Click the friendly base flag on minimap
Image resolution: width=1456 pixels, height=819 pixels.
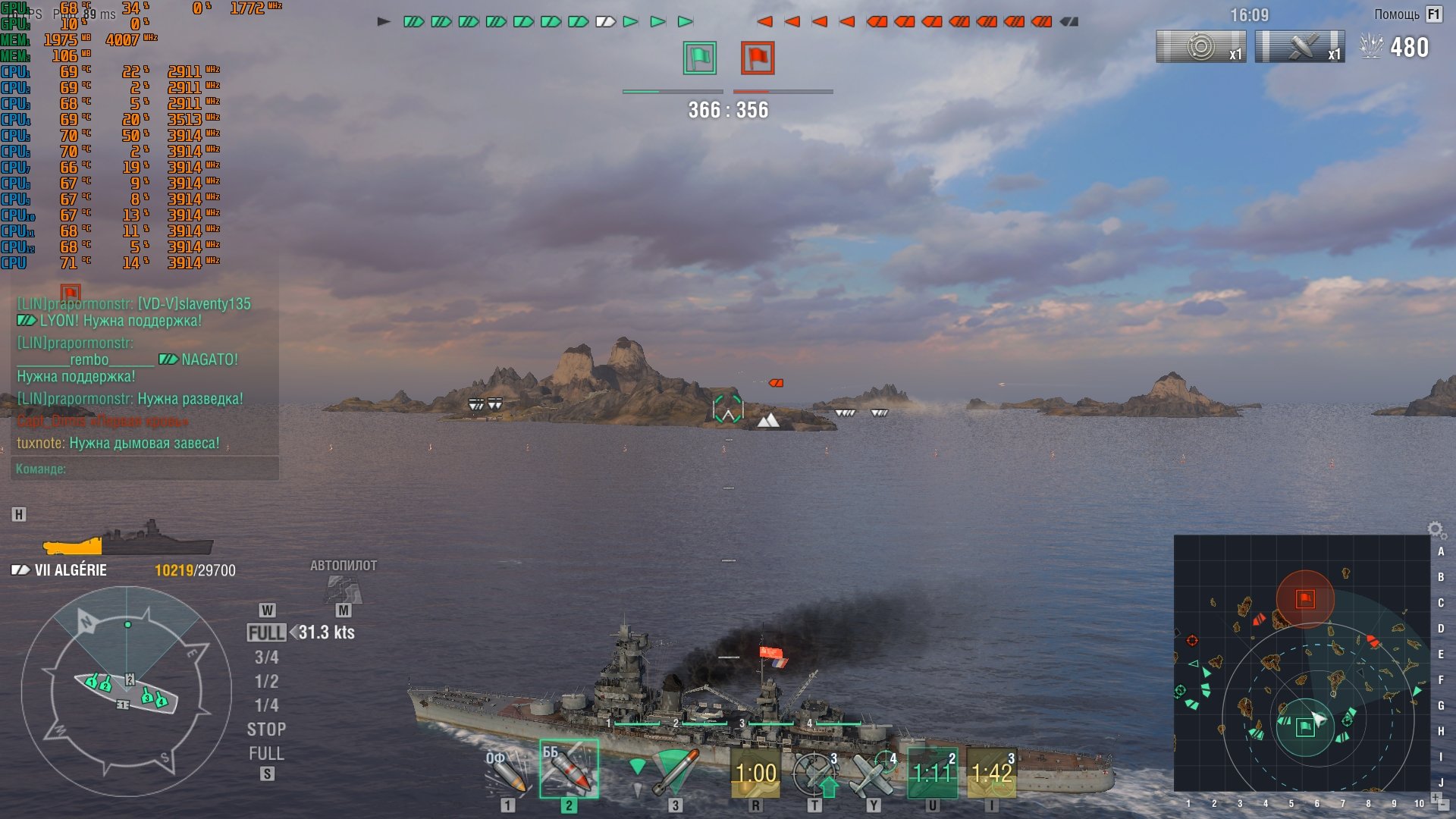tap(1305, 728)
